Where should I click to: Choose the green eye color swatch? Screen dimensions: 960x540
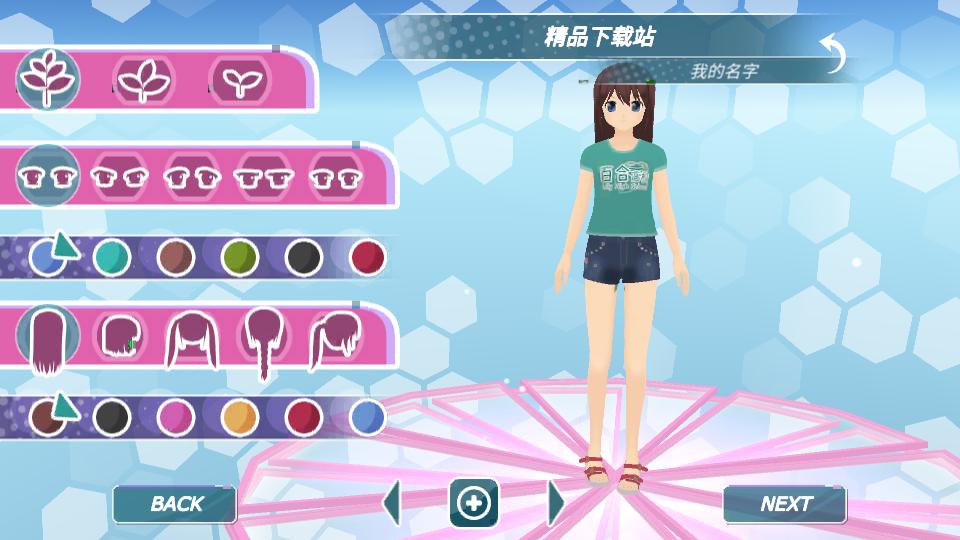click(240, 258)
